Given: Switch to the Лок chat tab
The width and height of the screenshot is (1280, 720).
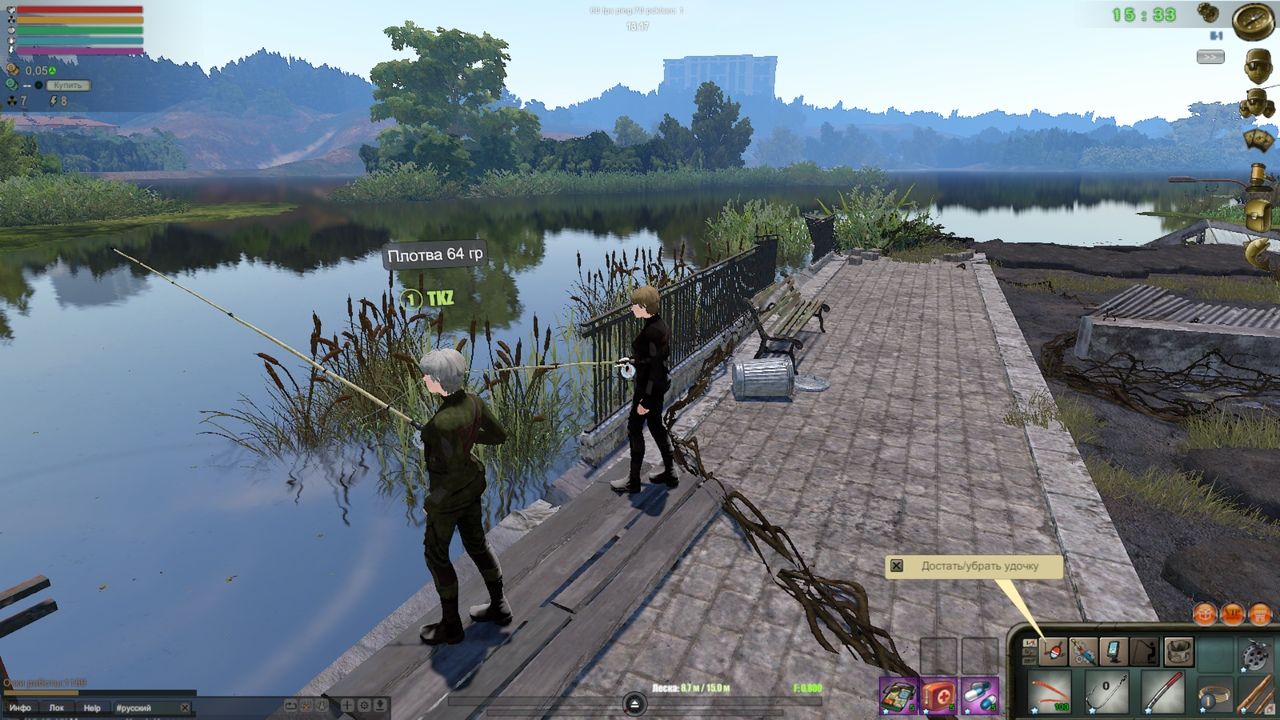Looking at the screenshot, I should [x=57, y=705].
